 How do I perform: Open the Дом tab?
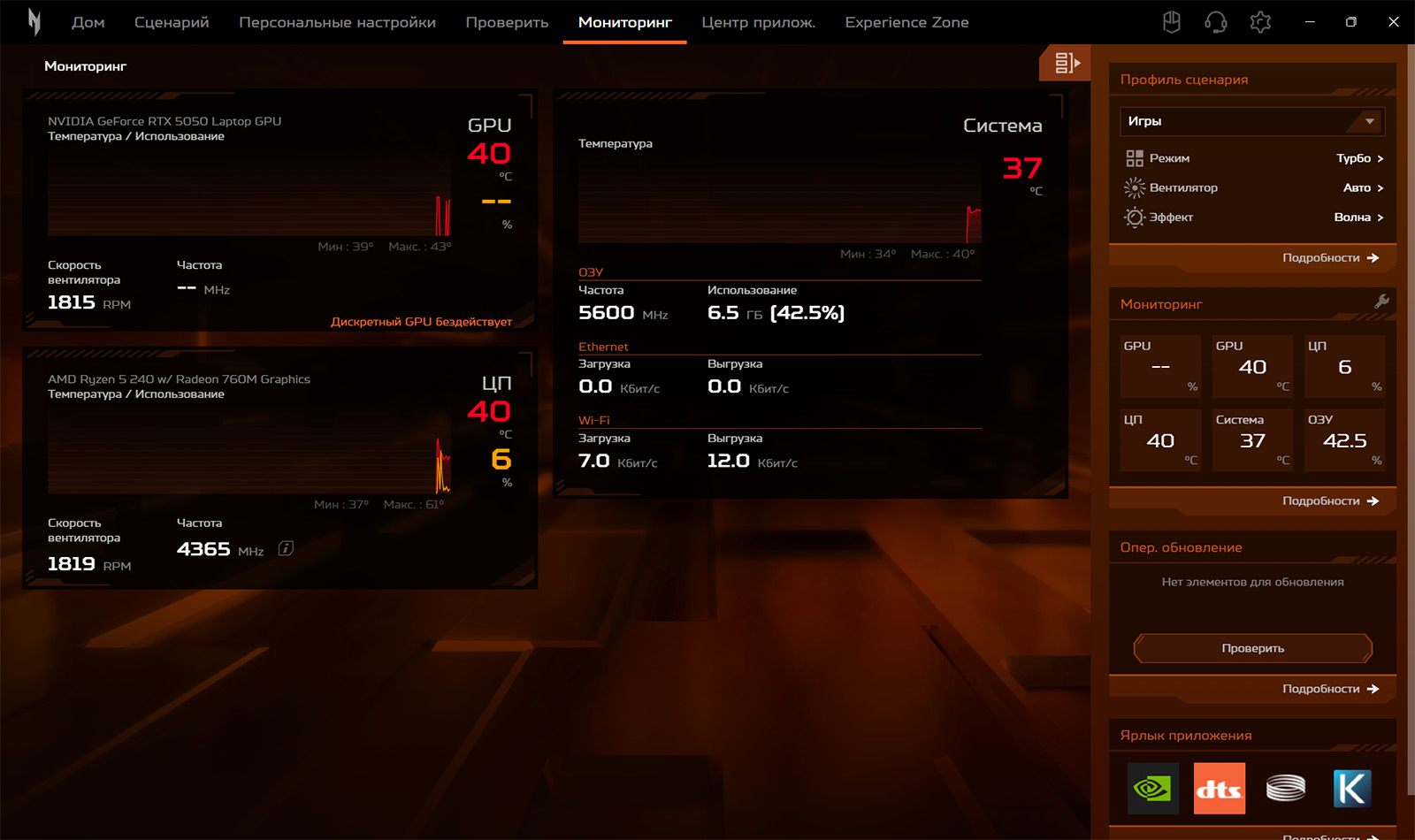click(88, 22)
